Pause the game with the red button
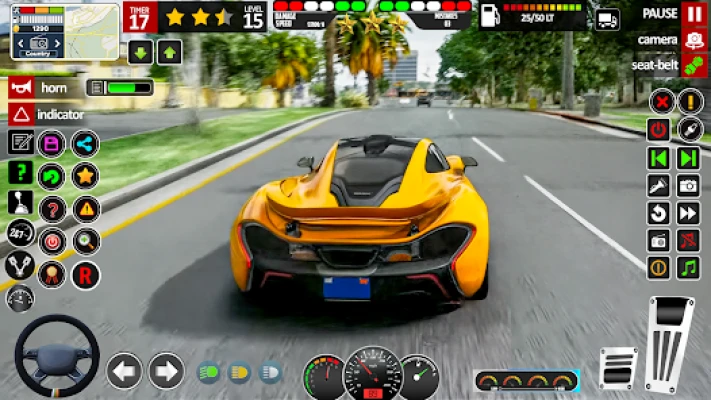The height and width of the screenshot is (400, 711). (694, 14)
